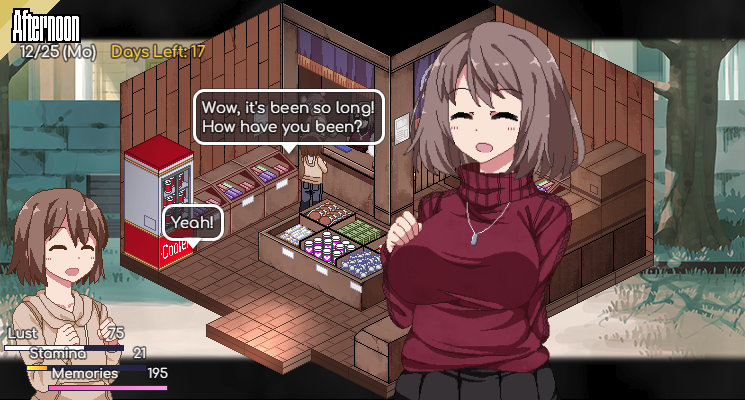Click the "Yeah!" reply bubble
Viewport: 745px width, 400px height.
192,222
